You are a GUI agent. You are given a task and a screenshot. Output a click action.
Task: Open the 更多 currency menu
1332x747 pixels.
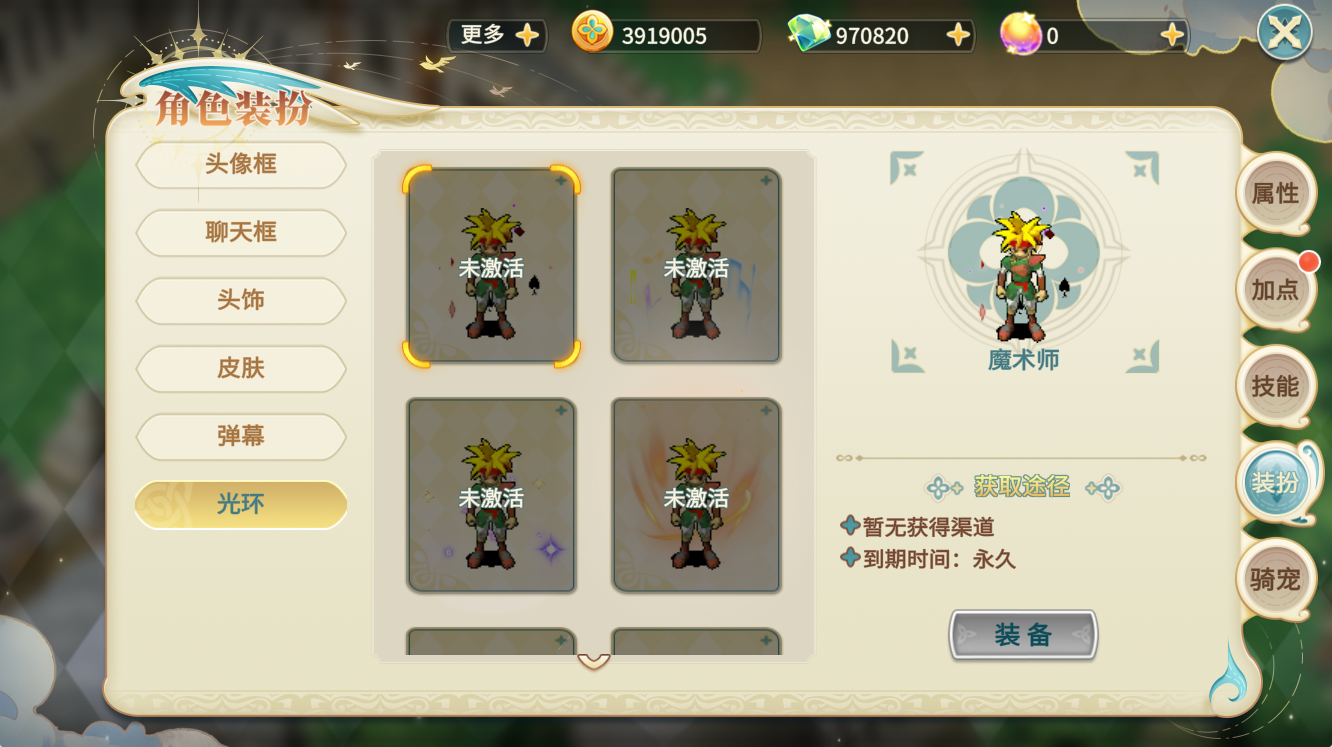click(497, 35)
